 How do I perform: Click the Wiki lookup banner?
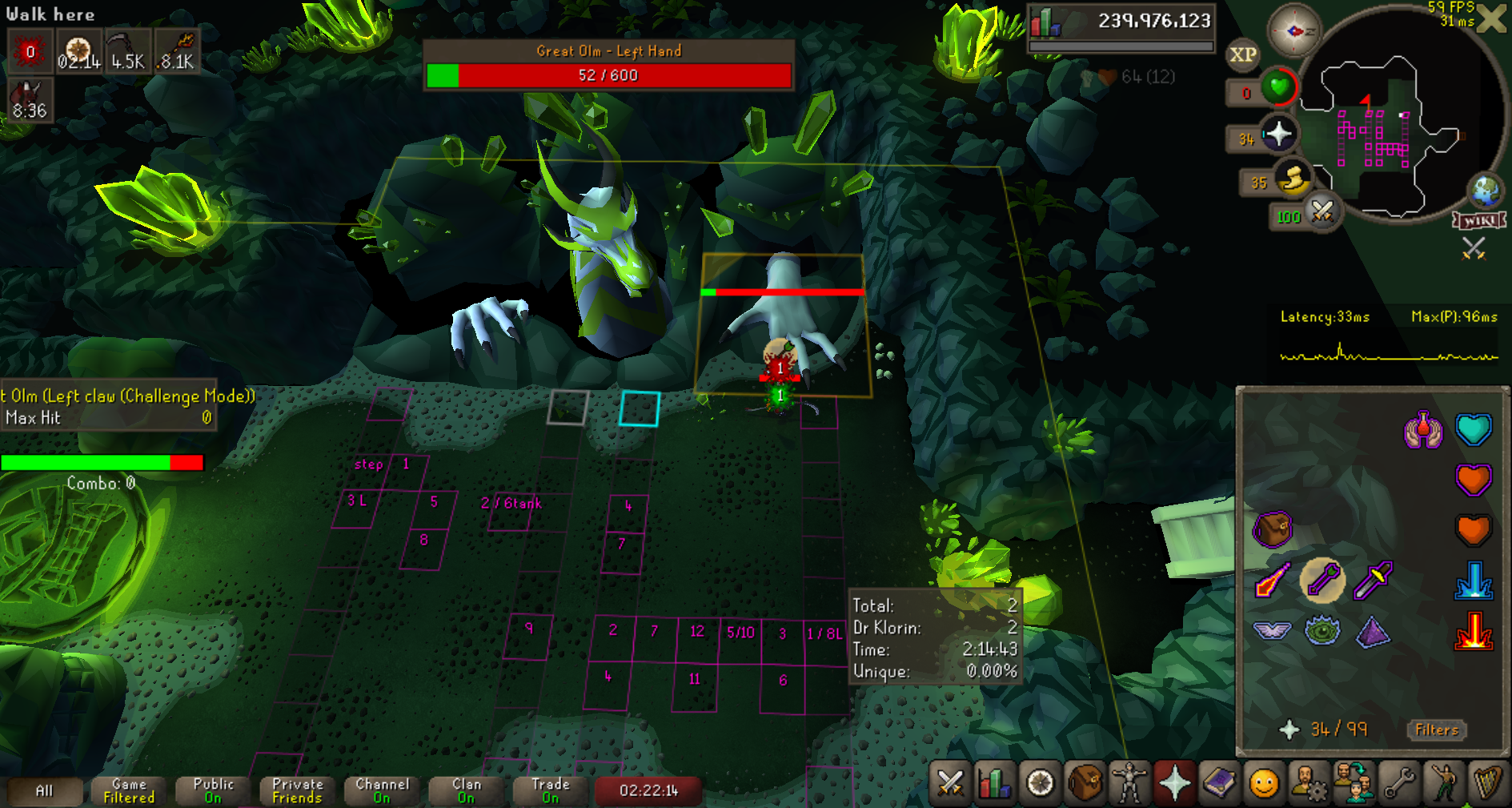1479,221
